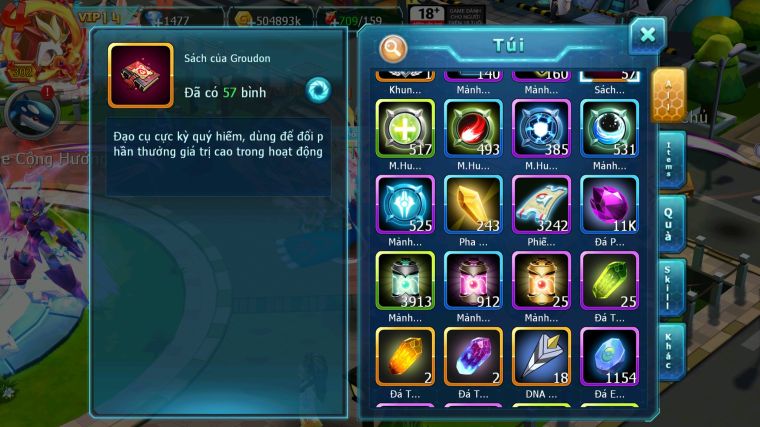760x427 pixels.
Task: Choose the yellow crystal with 243
Action: pos(472,204)
